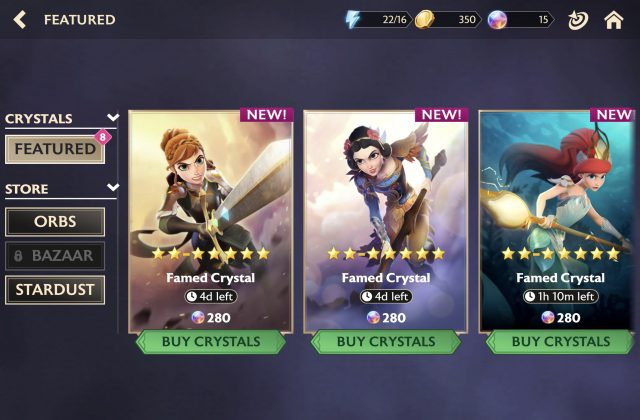The image size is (640, 420).
Task: Go back using the arrow beside Featured
Action: (x=20, y=19)
